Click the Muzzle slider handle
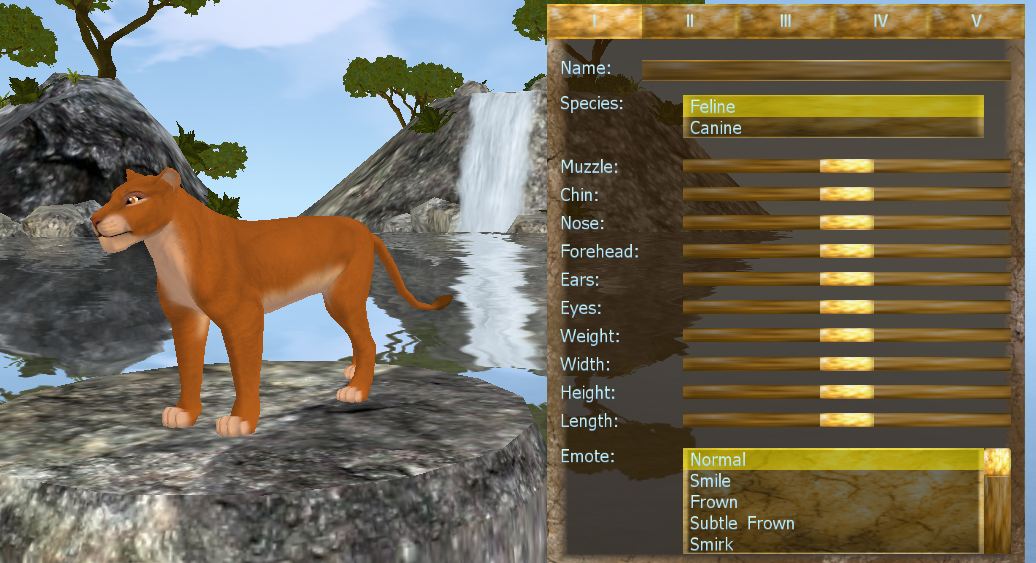This screenshot has width=1036, height=563. [x=846, y=166]
